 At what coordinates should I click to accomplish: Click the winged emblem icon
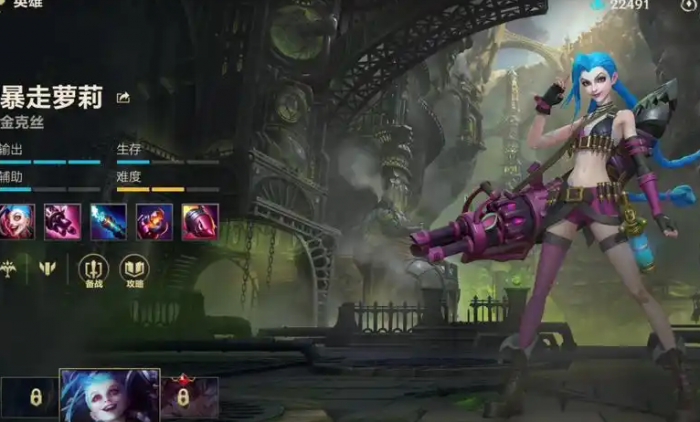[10, 268]
